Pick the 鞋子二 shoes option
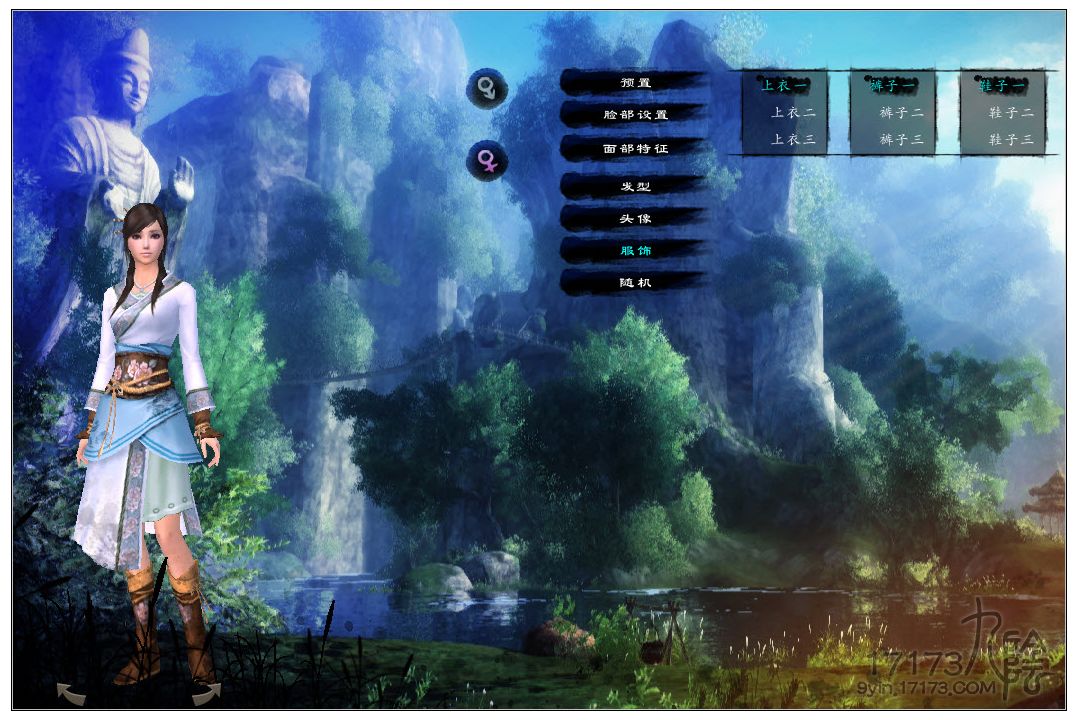This screenshot has width=1078, height=720. tap(1011, 113)
